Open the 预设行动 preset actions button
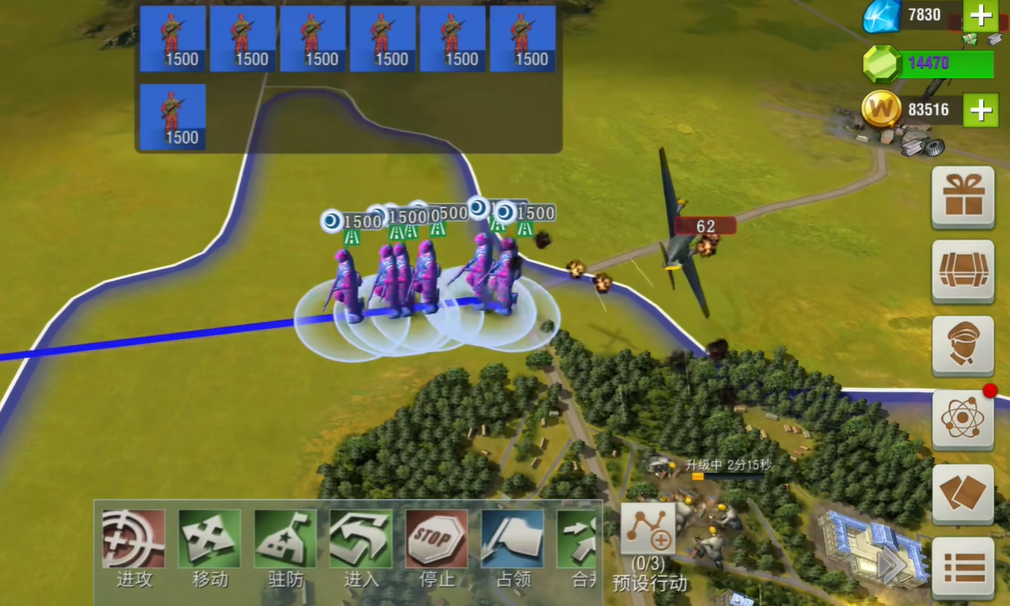Viewport: 1010px width, 606px height. (x=649, y=532)
